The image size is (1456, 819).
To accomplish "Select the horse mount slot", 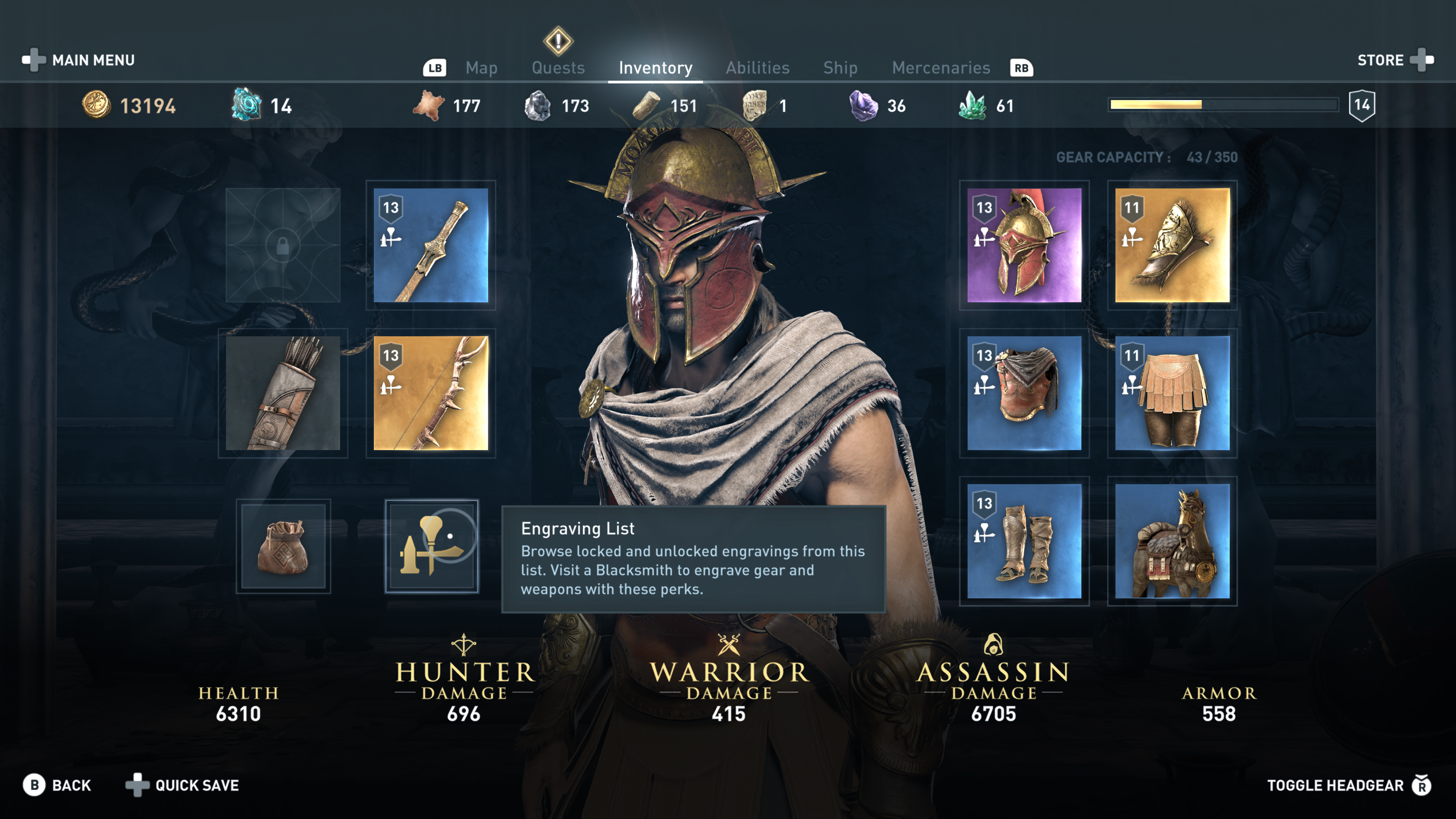I will (1172, 541).
